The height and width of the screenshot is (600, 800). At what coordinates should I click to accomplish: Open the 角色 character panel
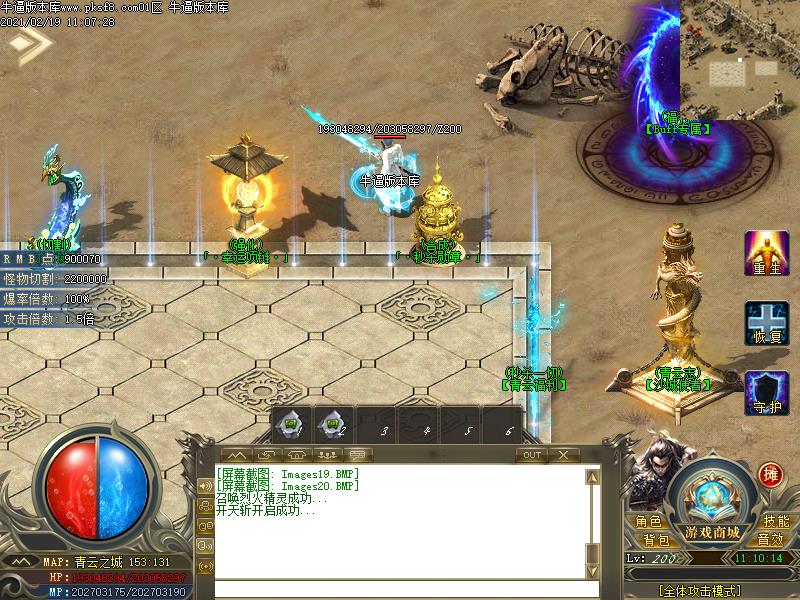(647, 522)
